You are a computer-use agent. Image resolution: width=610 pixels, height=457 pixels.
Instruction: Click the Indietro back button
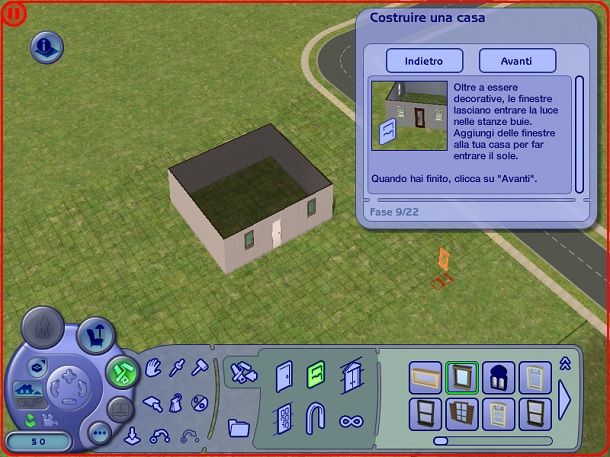coord(417,60)
